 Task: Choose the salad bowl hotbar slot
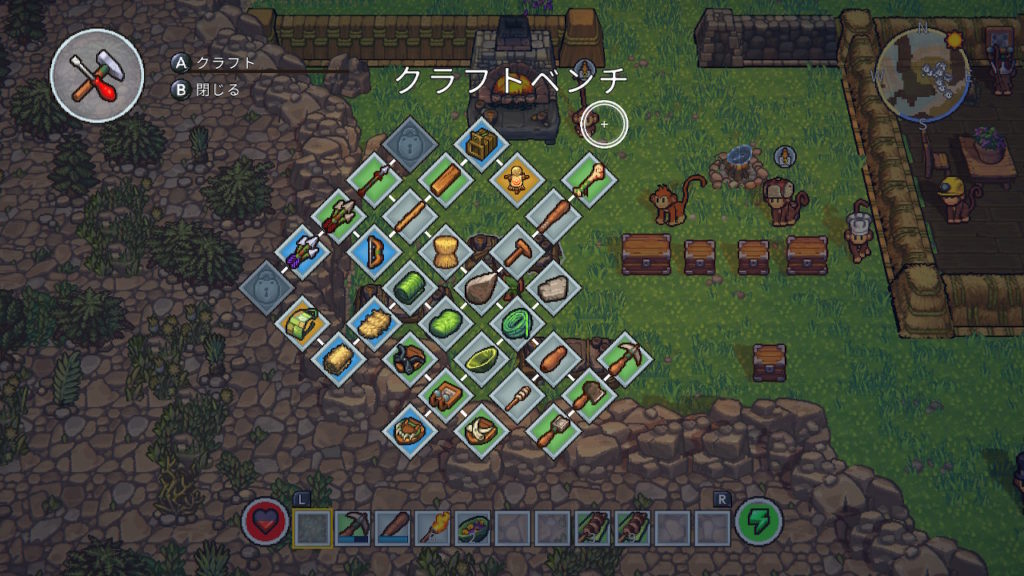click(x=472, y=526)
